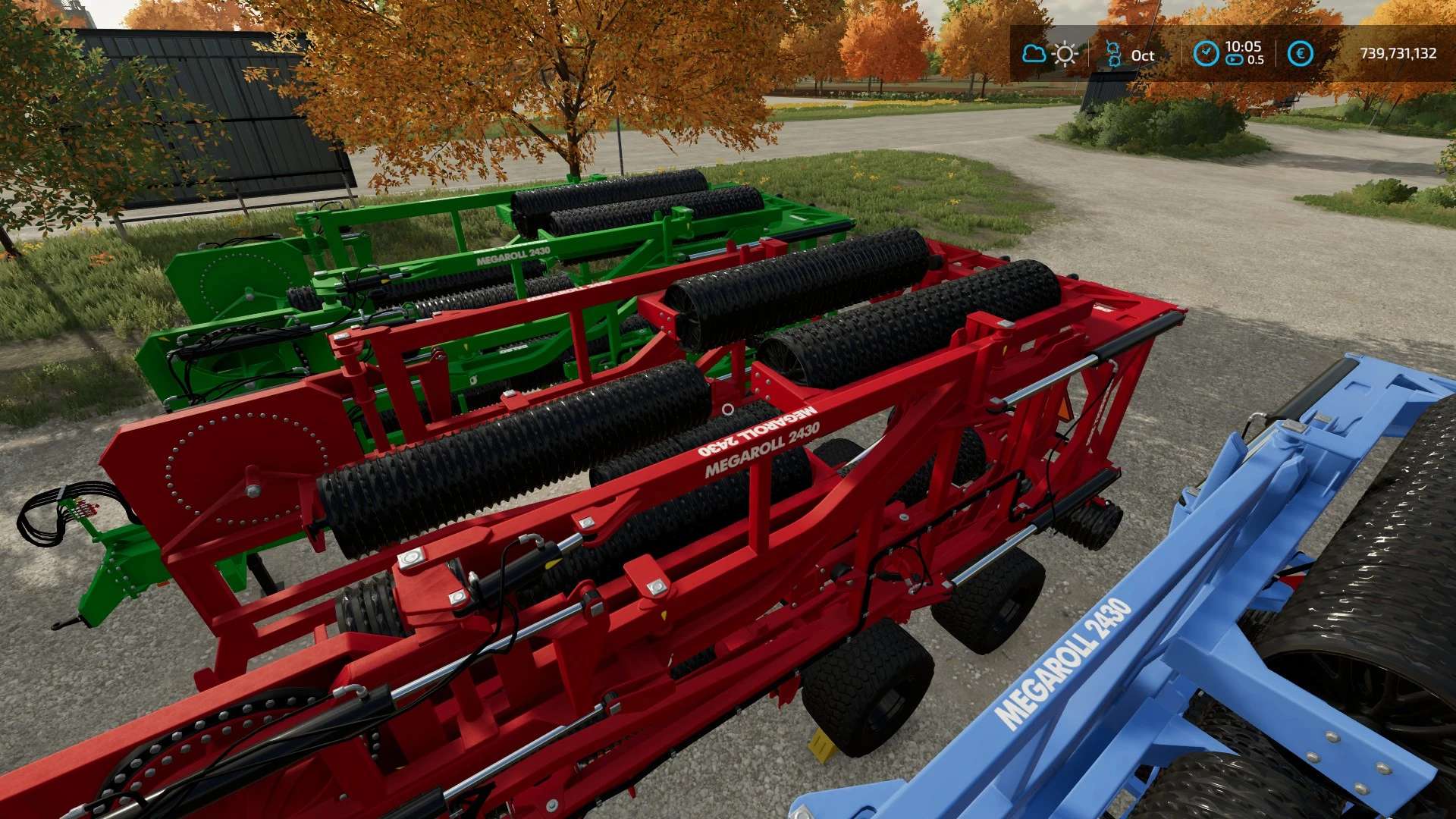Click the sun weather icon
This screenshot has width=1456, height=819.
[1065, 54]
